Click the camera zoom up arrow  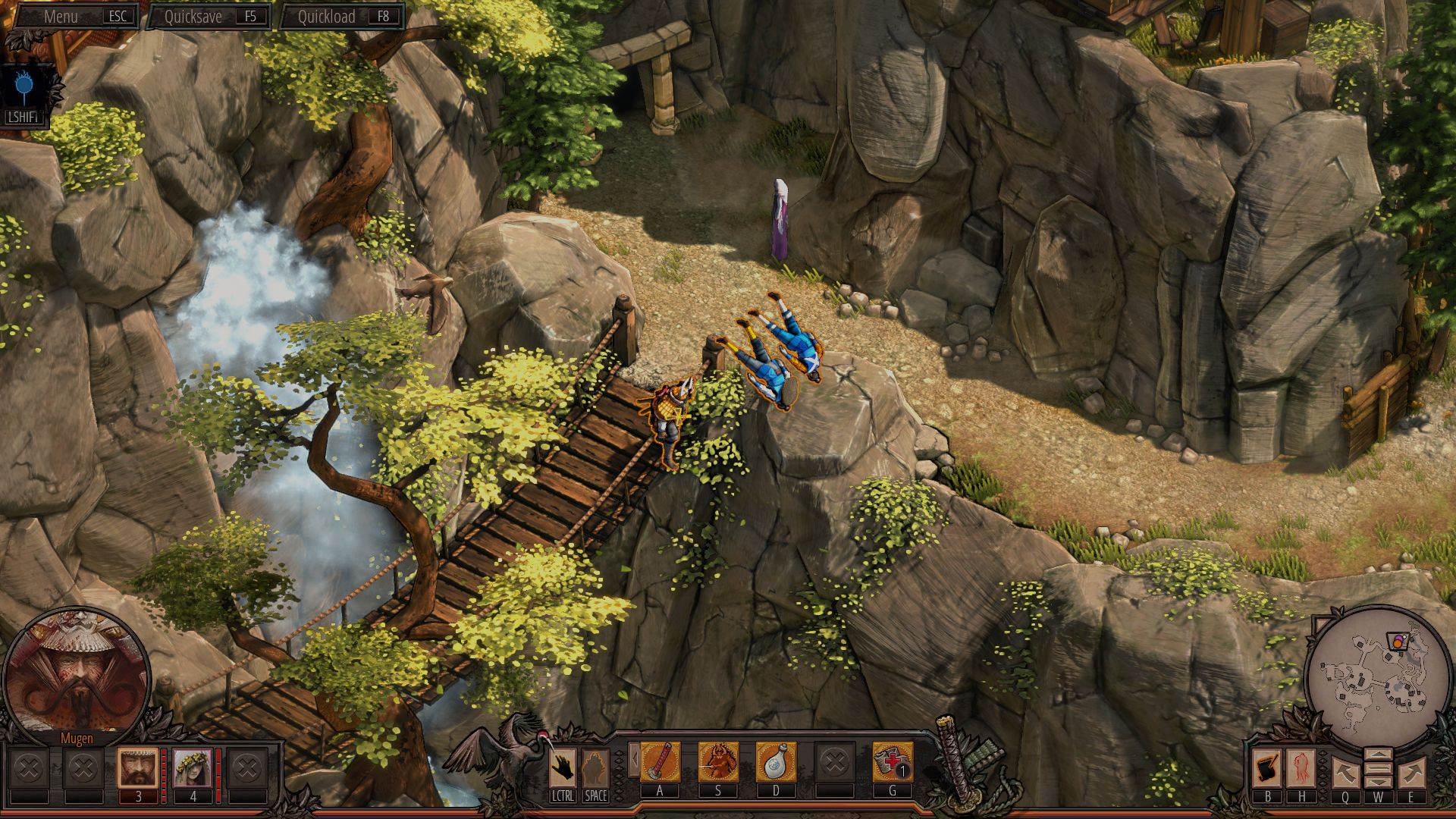click(1378, 755)
